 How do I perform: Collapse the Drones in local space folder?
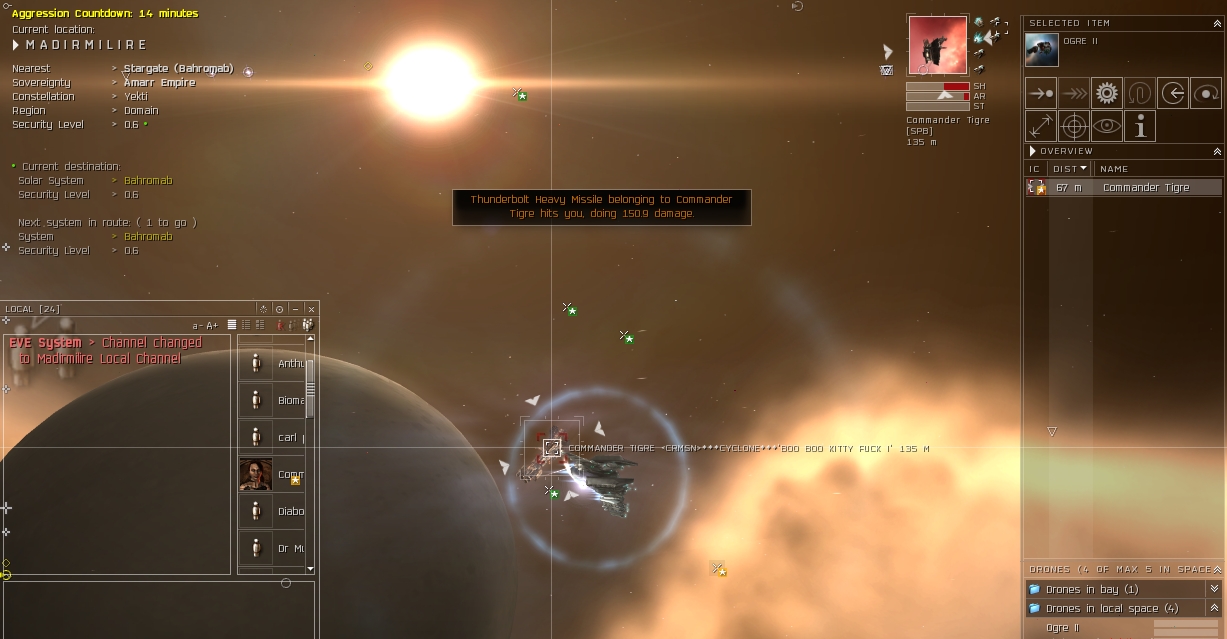click(1214, 608)
